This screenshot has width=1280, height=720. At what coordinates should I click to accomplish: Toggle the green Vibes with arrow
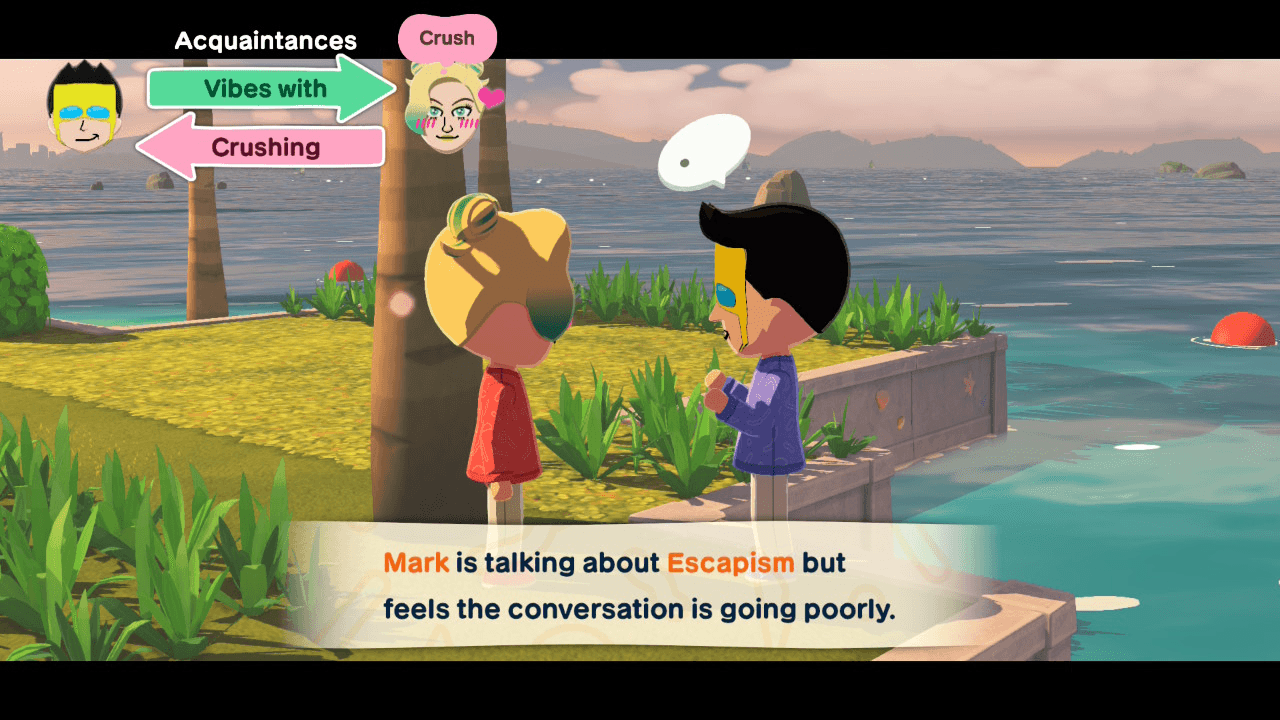tap(265, 88)
